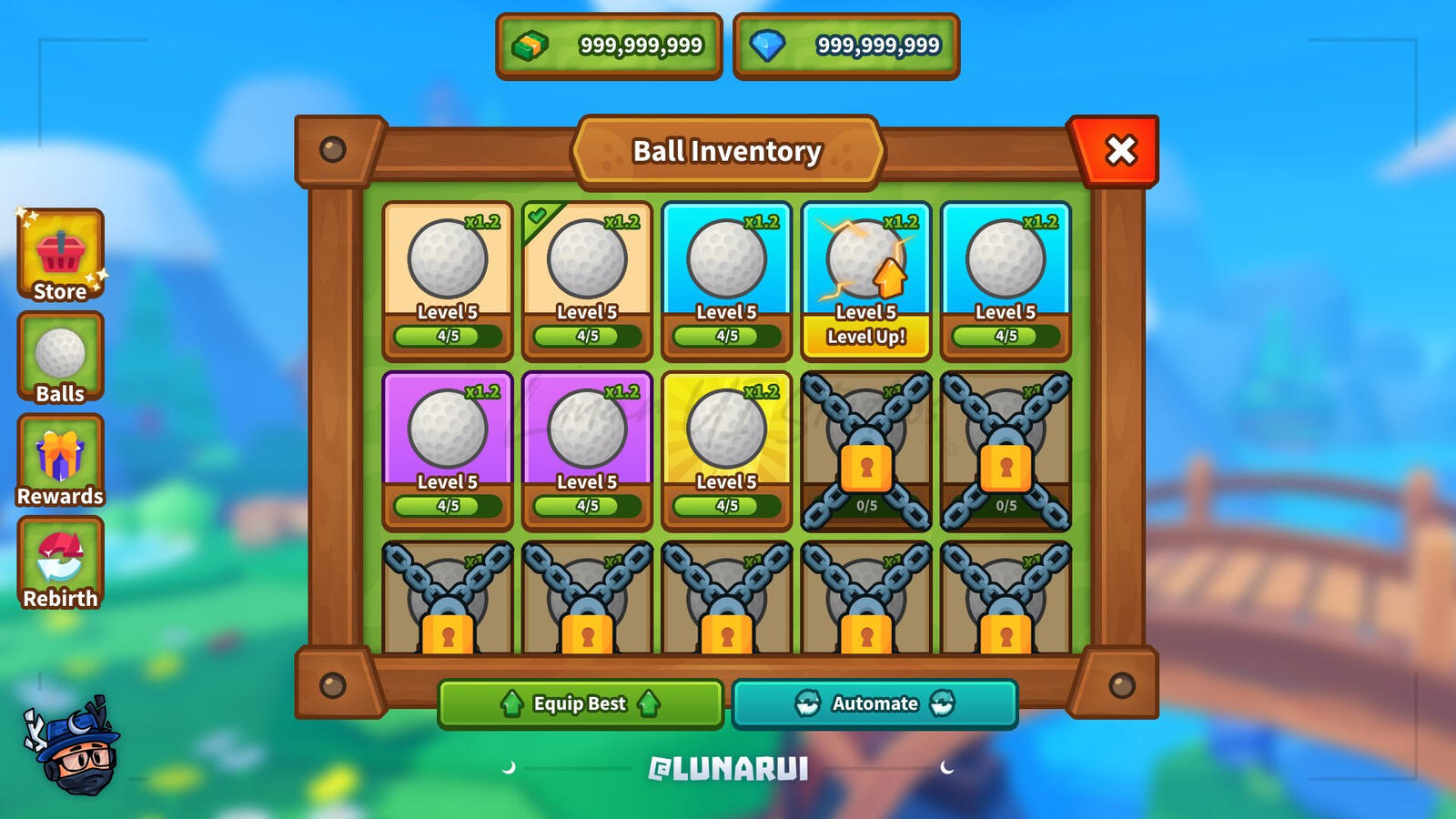The height and width of the screenshot is (819, 1456).
Task: Click the diamond currency icon
Action: (x=769, y=44)
